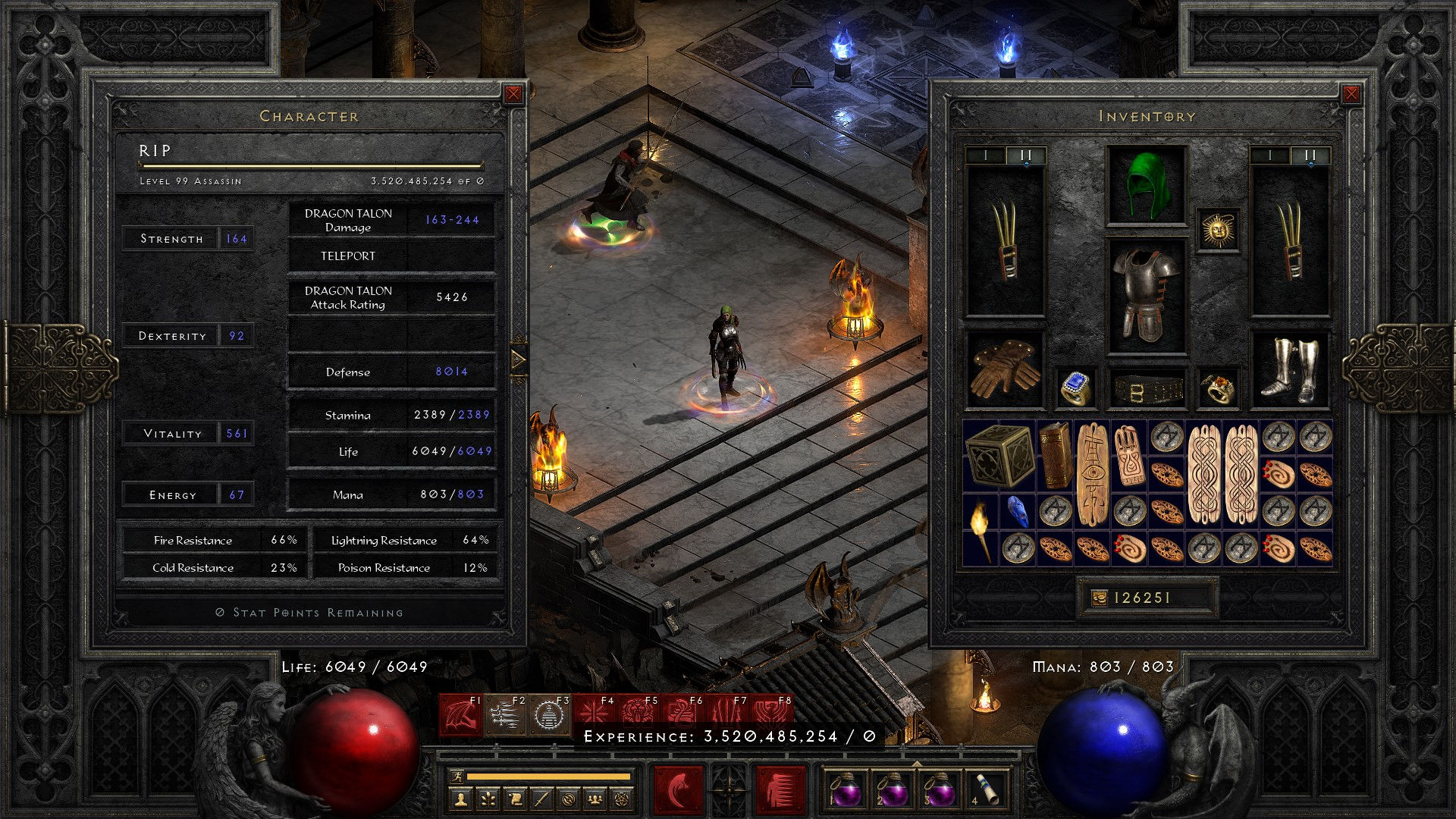Close the Character panel
This screenshot has height=819, width=1456.
(513, 94)
